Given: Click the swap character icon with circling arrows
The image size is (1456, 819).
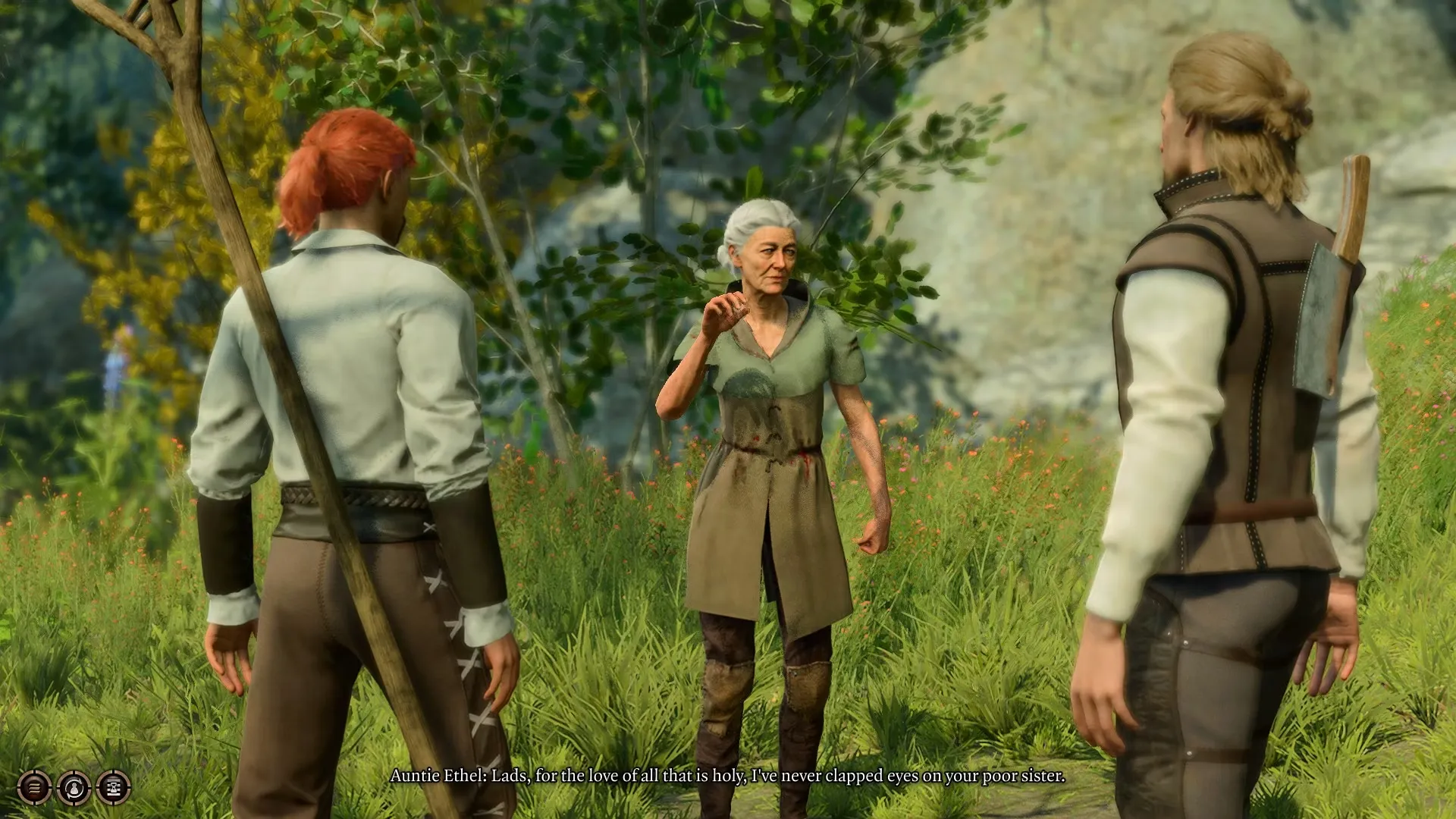Looking at the screenshot, I should (x=74, y=788).
